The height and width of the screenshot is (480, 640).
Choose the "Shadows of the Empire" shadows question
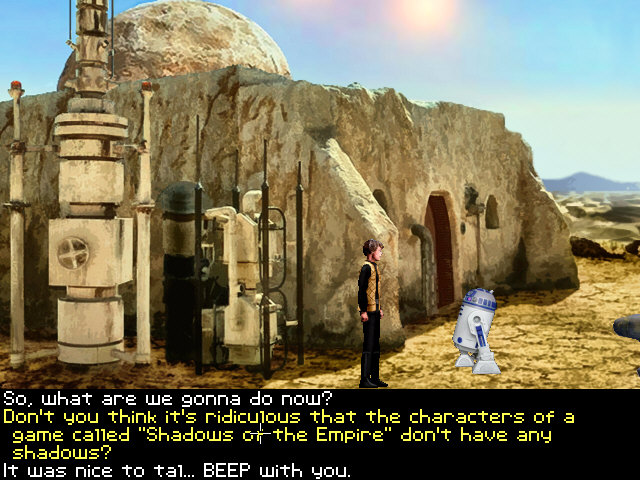pyautogui.click(x=288, y=434)
